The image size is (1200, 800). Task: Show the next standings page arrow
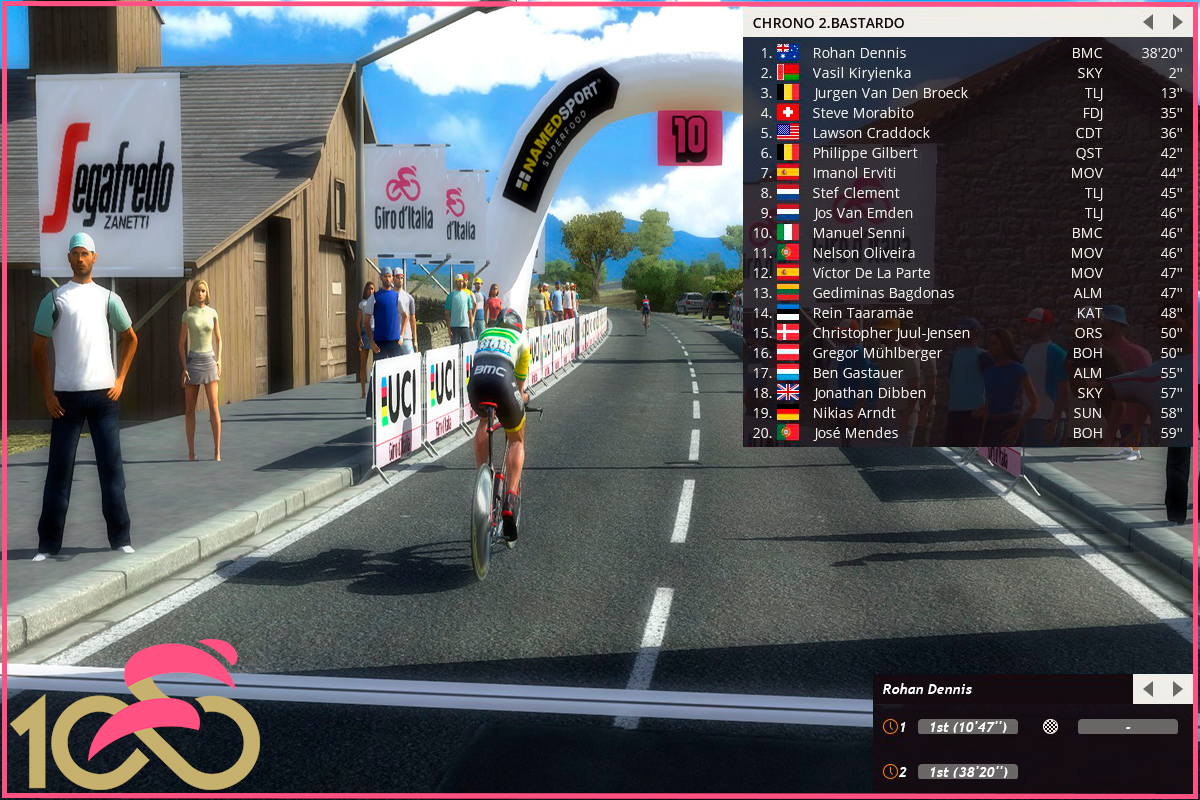click(1177, 22)
